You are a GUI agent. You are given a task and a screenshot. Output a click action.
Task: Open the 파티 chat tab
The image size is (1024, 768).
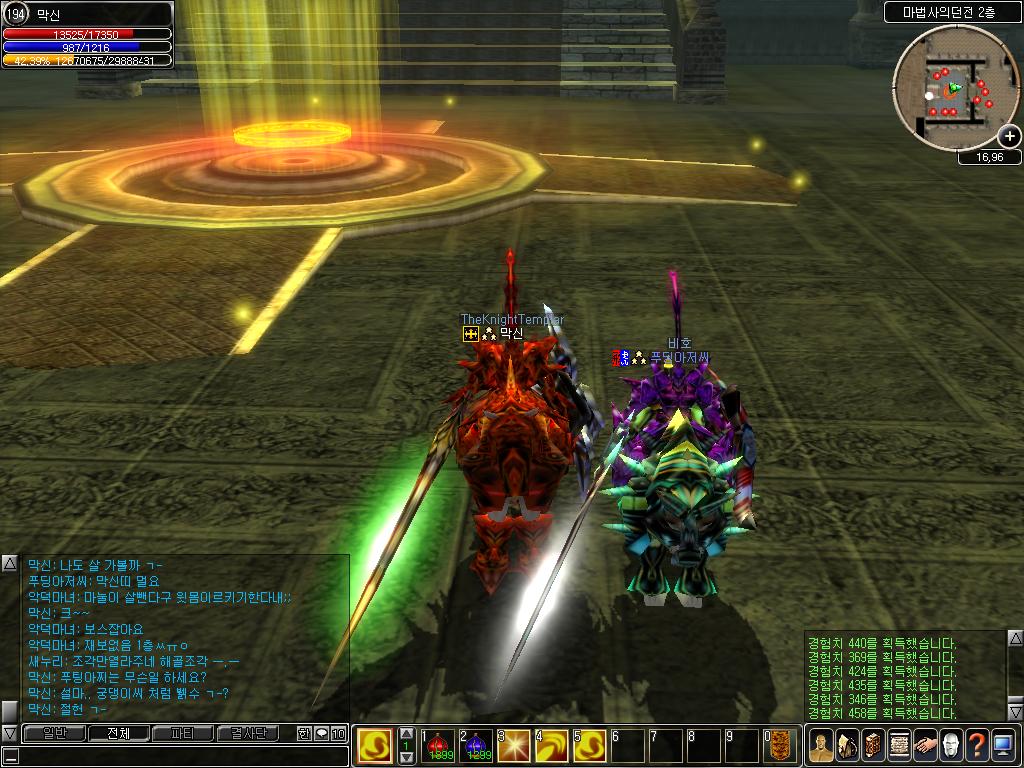[183, 733]
